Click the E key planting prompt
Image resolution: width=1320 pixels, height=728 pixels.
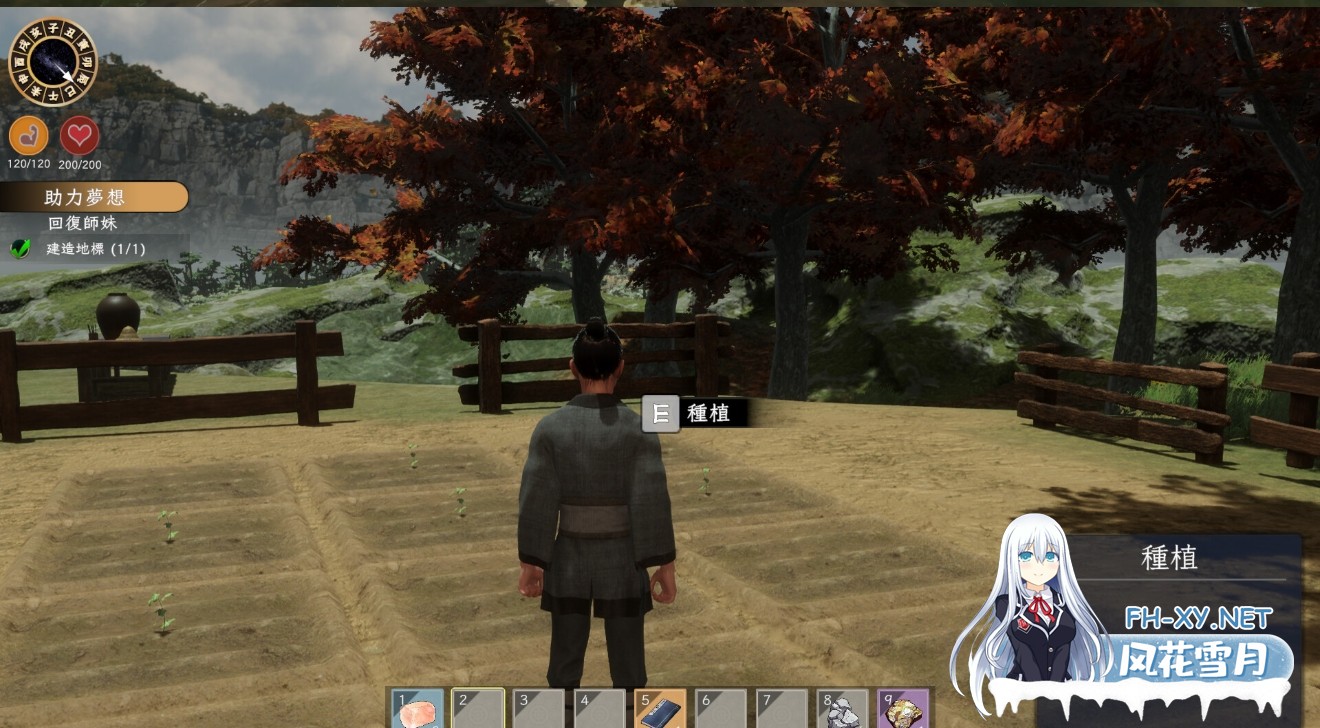click(x=659, y=413)
